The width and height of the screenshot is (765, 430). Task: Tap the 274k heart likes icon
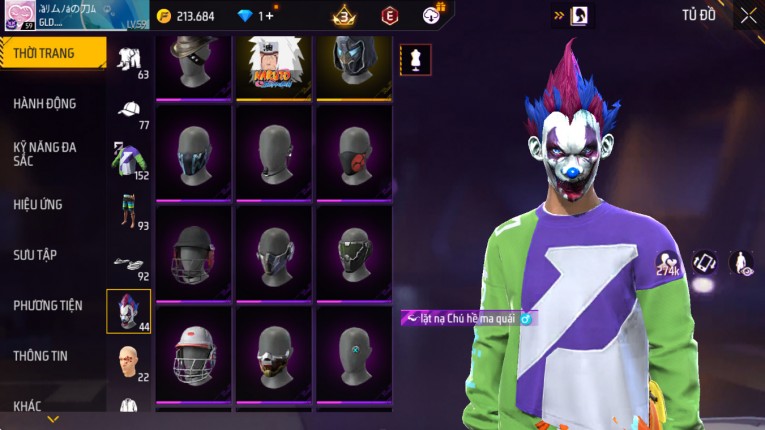[x=667, y=264]
